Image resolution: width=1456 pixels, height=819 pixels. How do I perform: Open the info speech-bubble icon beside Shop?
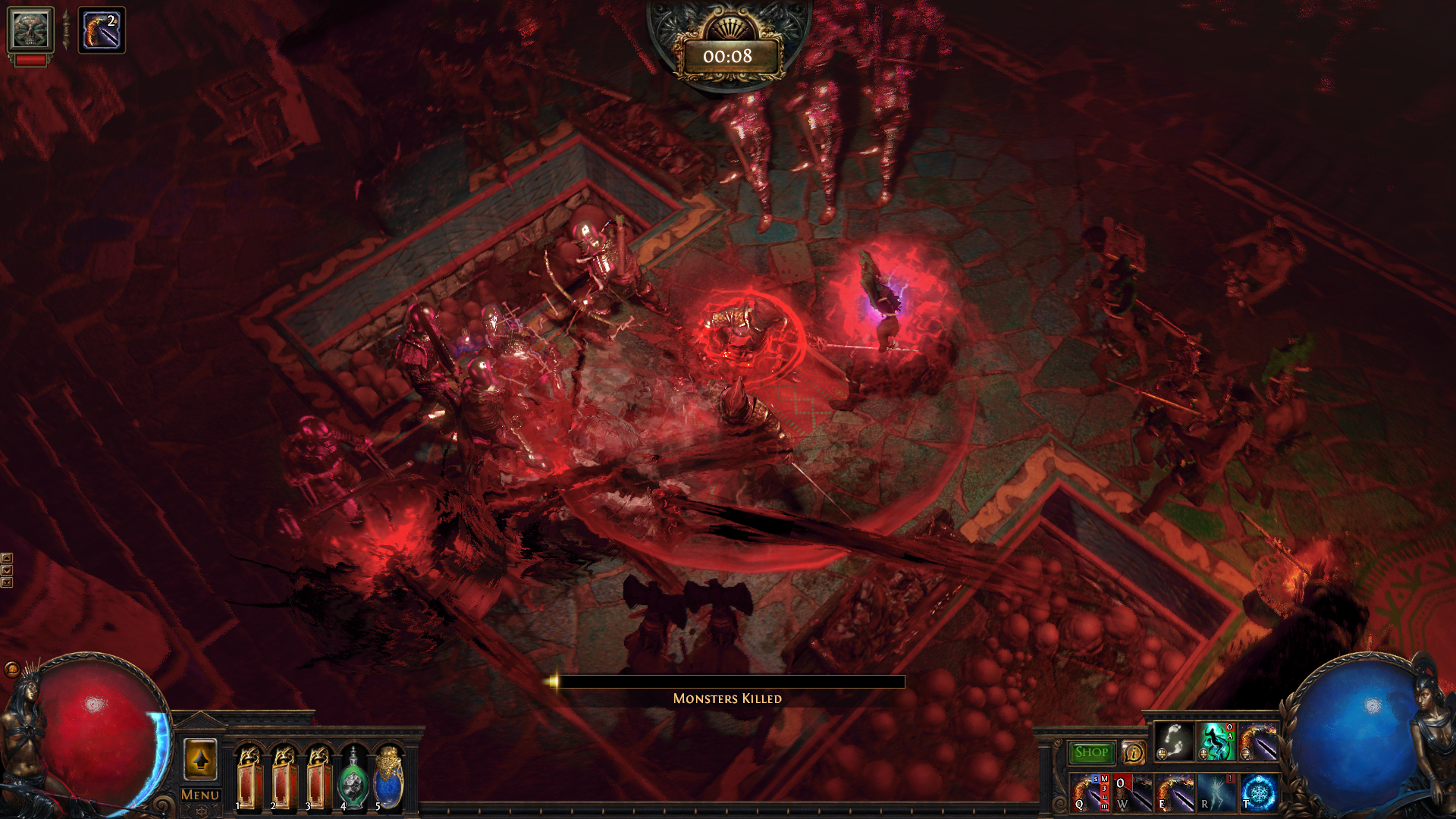point(1133,753)
